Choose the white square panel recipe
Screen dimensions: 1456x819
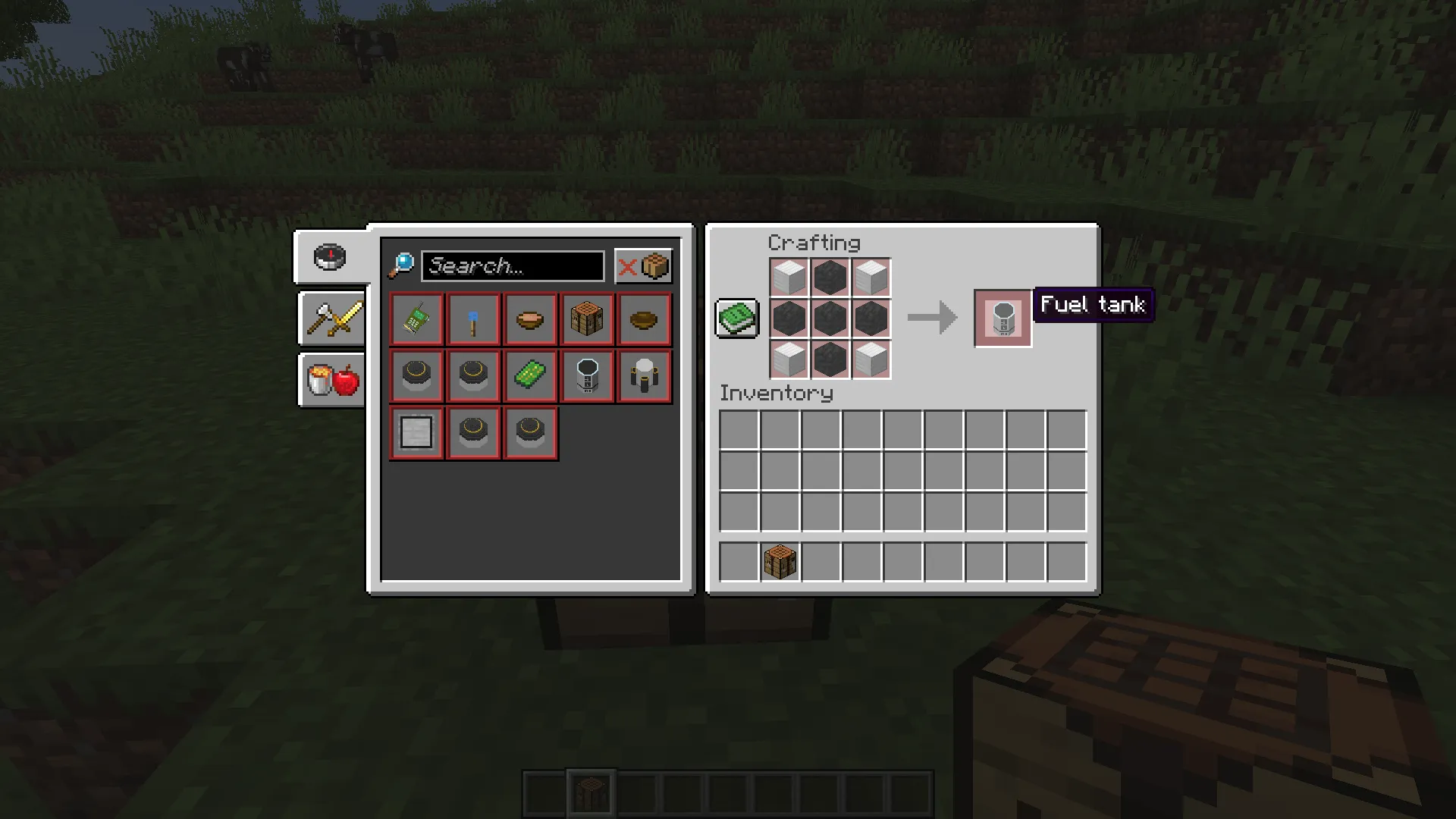click(x=416, y=433)
